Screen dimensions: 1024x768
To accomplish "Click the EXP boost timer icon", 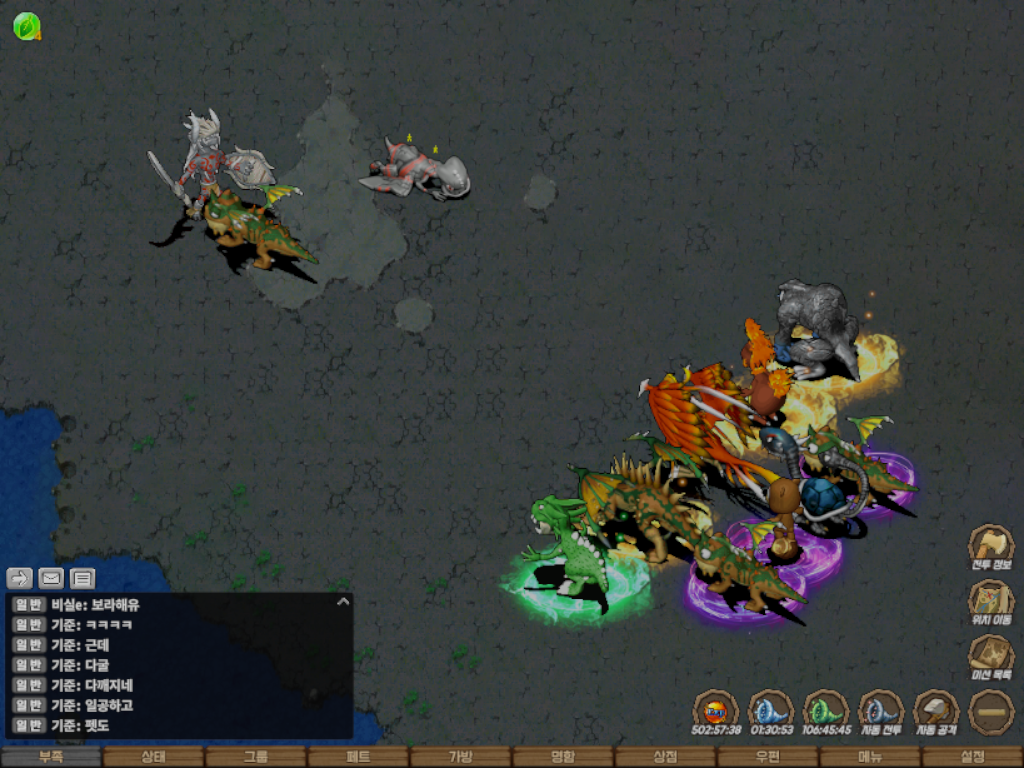I will coord(716,712).
